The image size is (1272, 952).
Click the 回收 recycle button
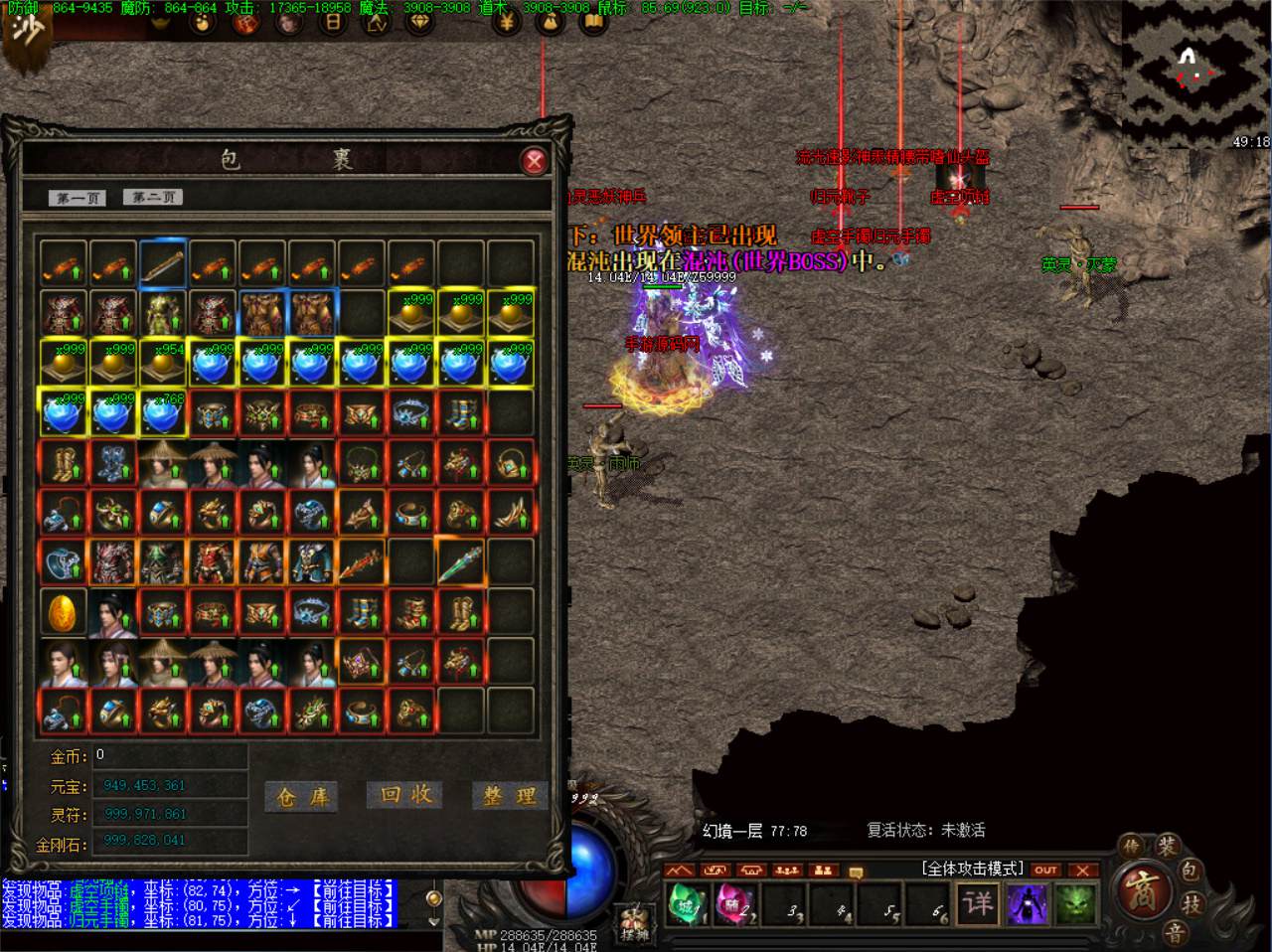tap(406, 794)
